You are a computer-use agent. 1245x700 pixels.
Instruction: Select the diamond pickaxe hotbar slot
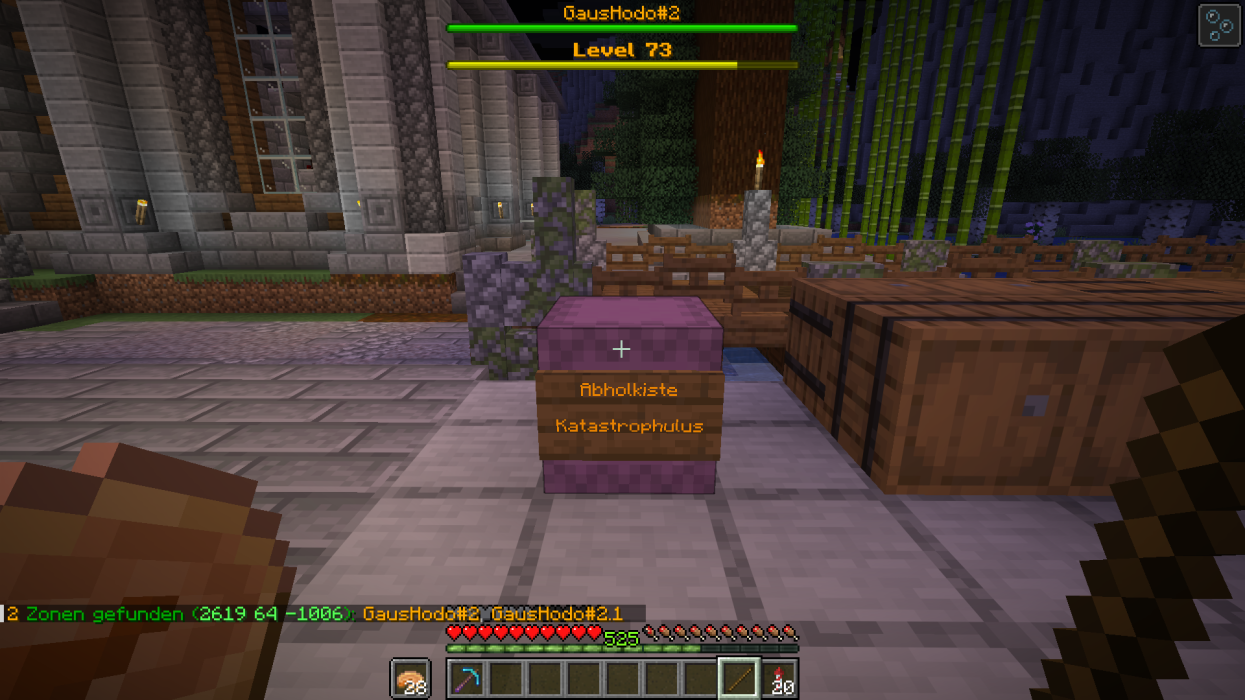466,679
